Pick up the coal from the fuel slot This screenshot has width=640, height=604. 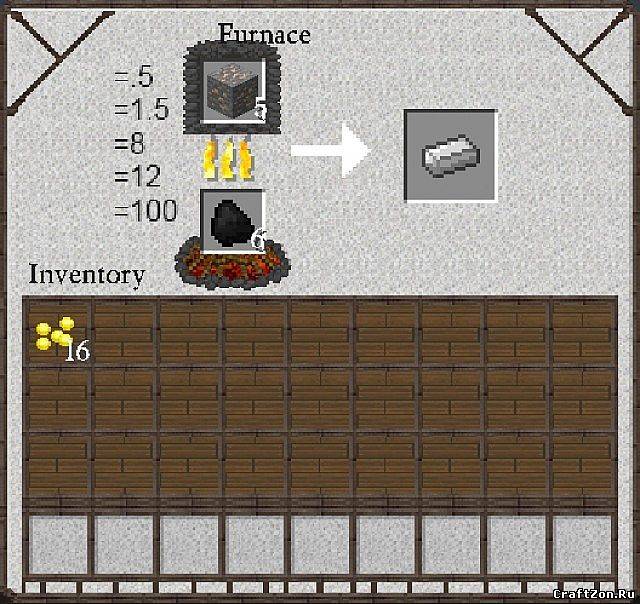(233, 219)
